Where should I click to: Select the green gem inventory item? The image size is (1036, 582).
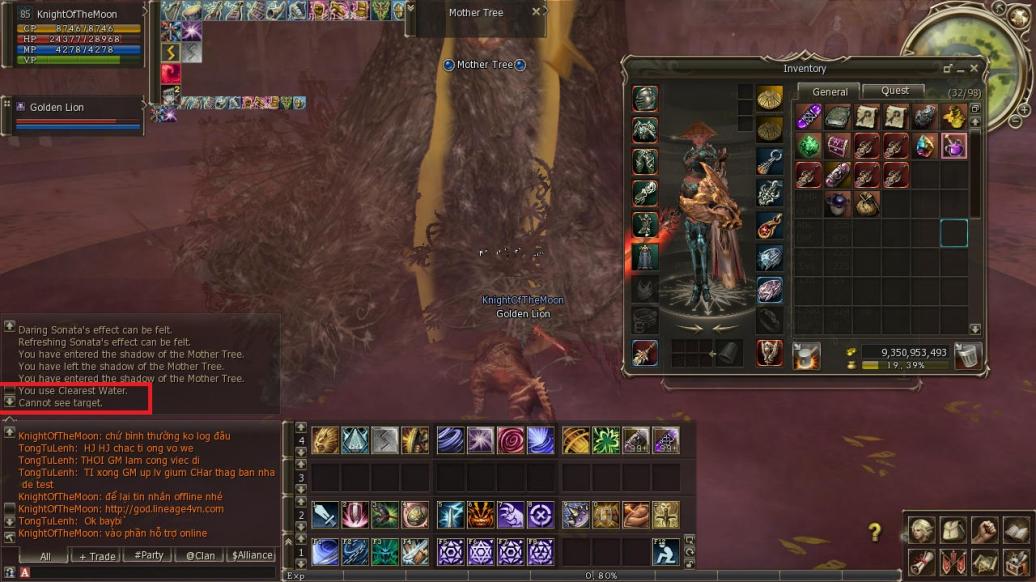coord(808,146)
